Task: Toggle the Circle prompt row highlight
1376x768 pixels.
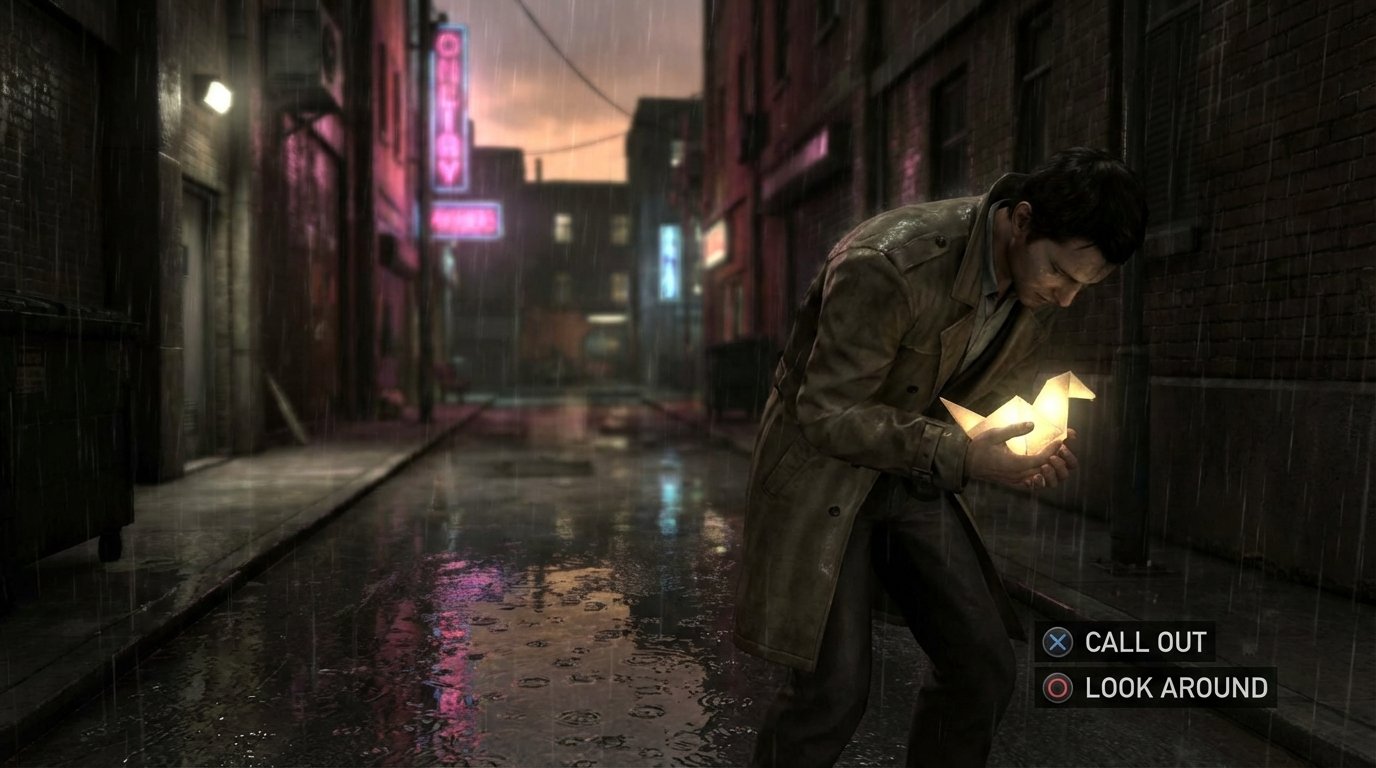Action: (1058, 687)
